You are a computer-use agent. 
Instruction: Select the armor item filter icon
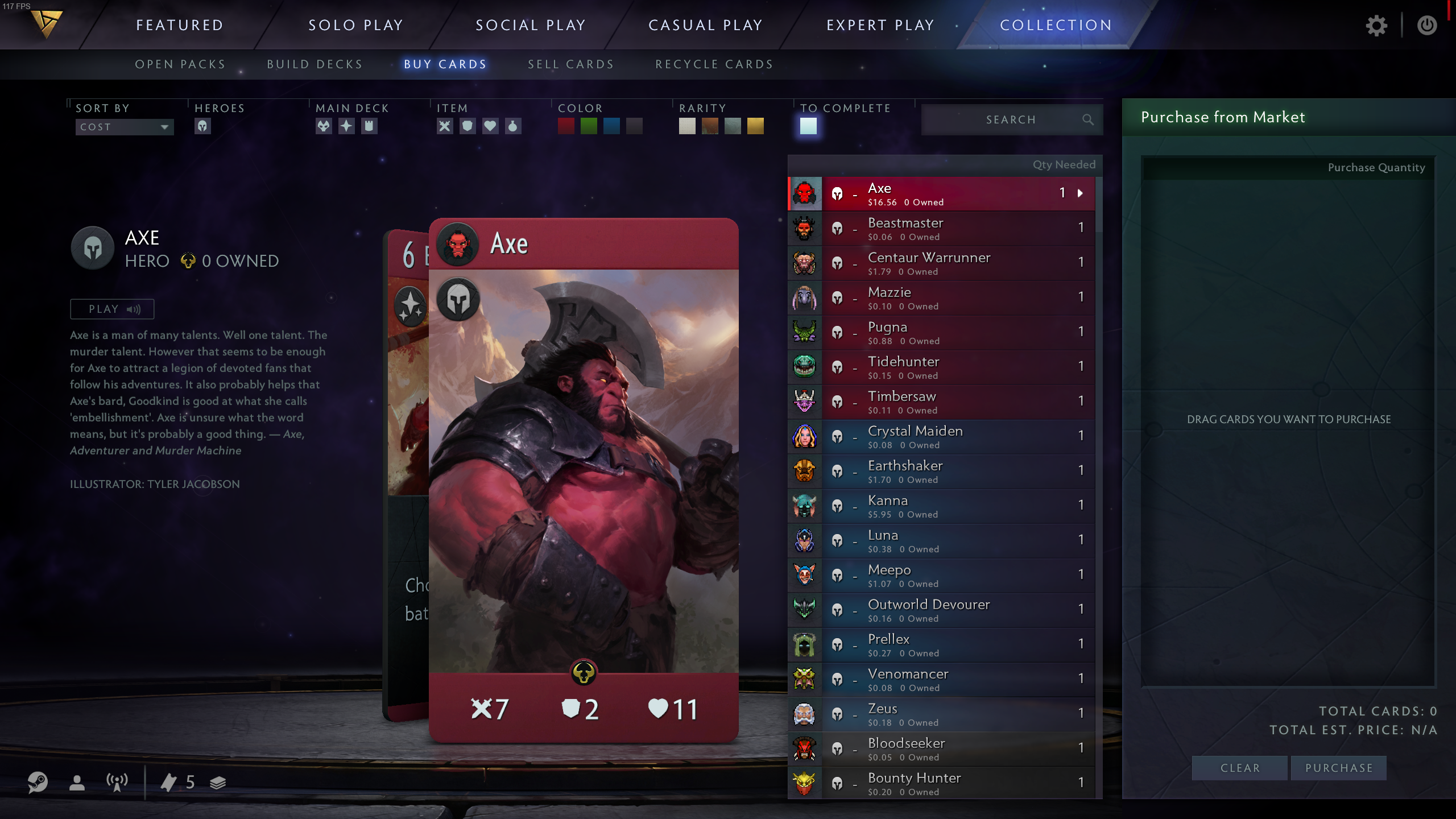pos(467,126)
